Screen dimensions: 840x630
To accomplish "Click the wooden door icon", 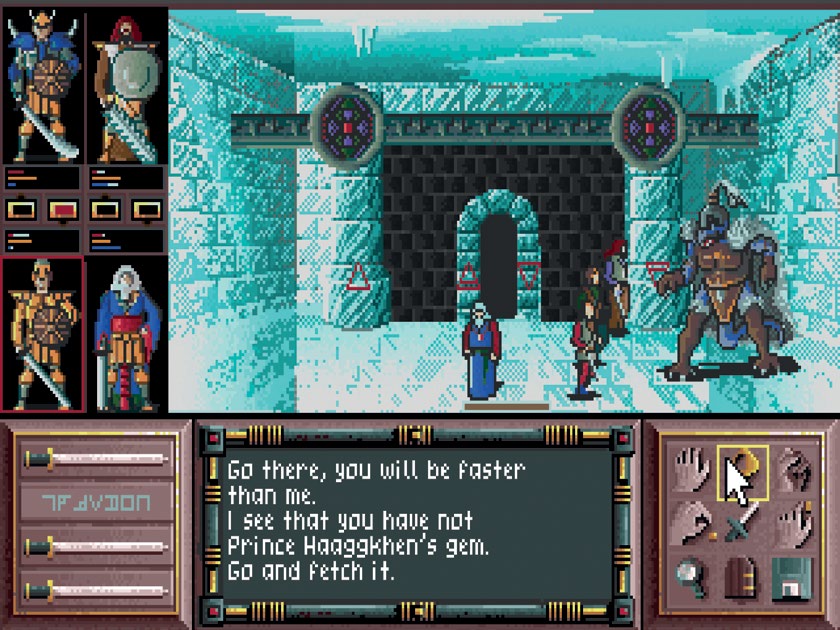I will pyautogui.click(x=742, y=577).
